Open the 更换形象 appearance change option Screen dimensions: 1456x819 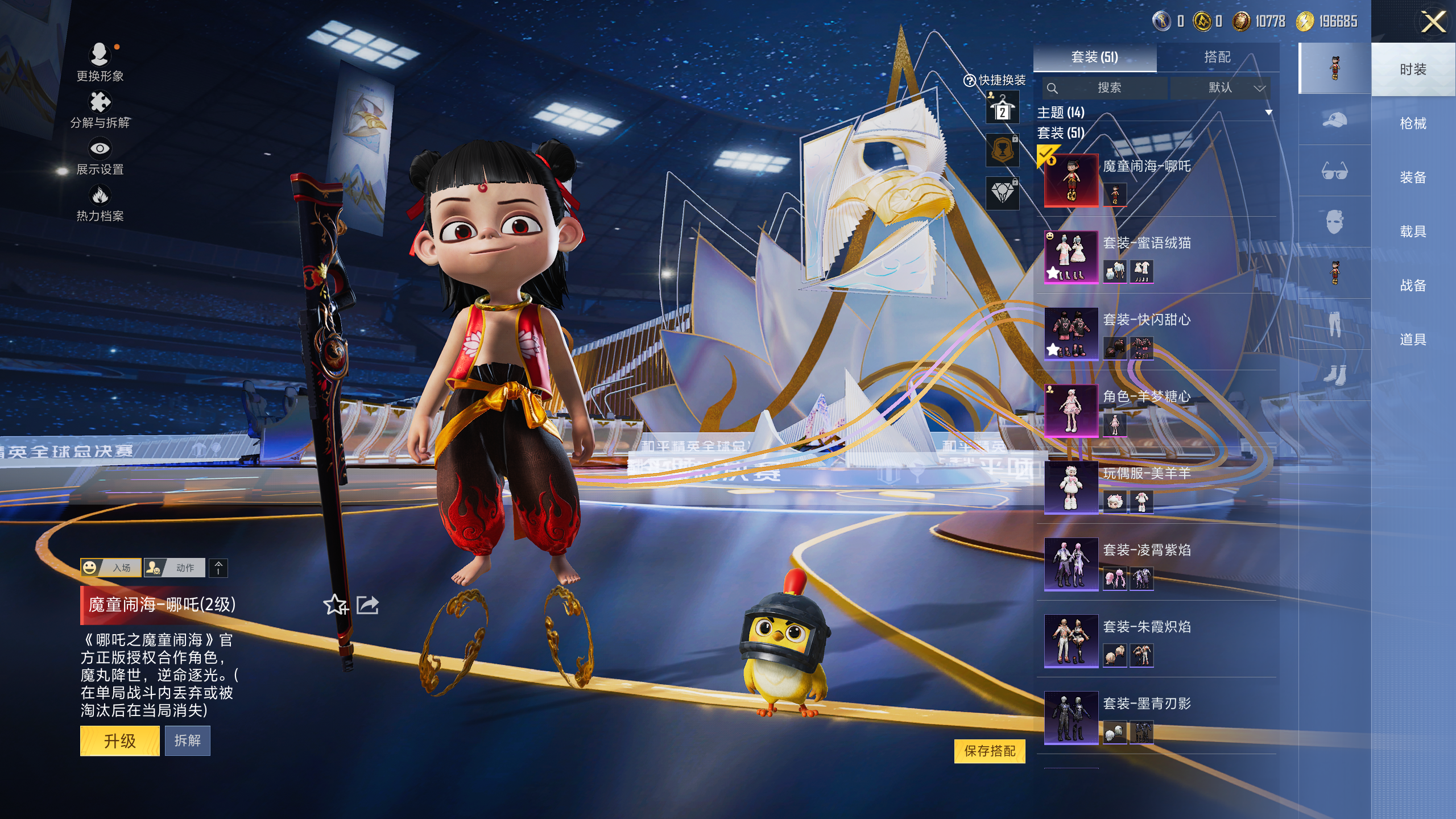tap(100, 62)
